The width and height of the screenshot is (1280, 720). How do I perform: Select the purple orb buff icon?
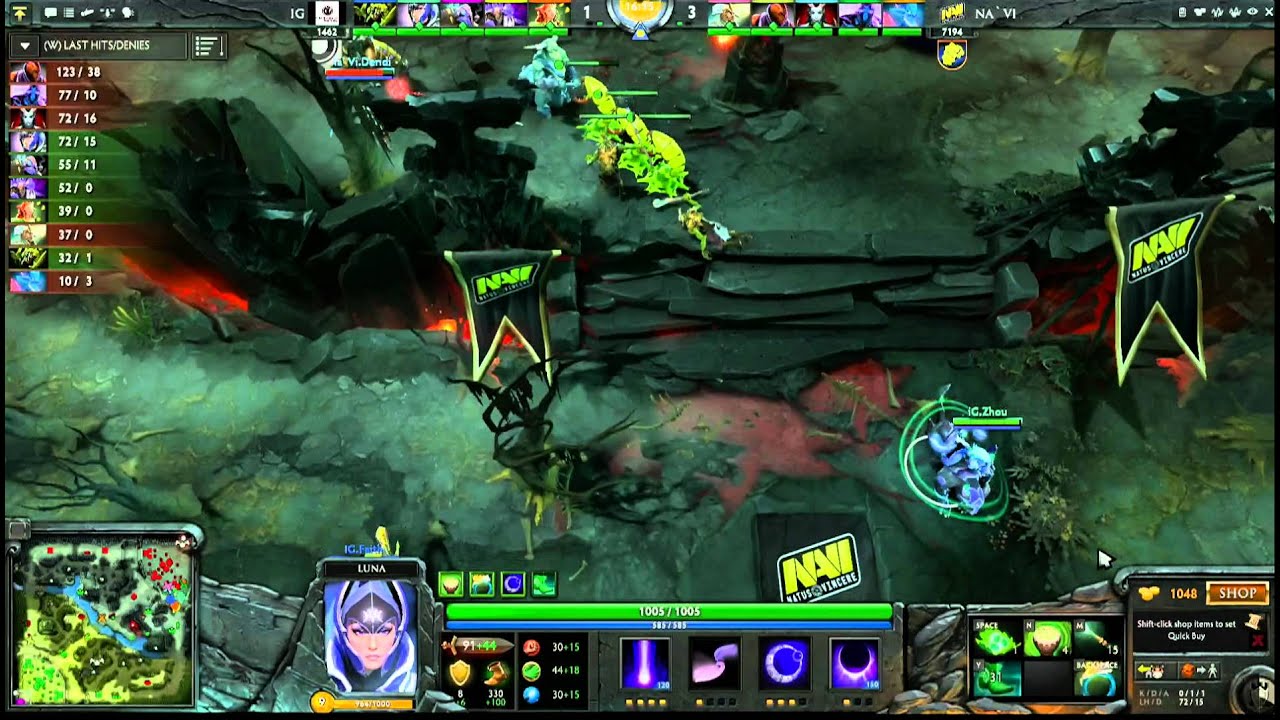[513, 584]
